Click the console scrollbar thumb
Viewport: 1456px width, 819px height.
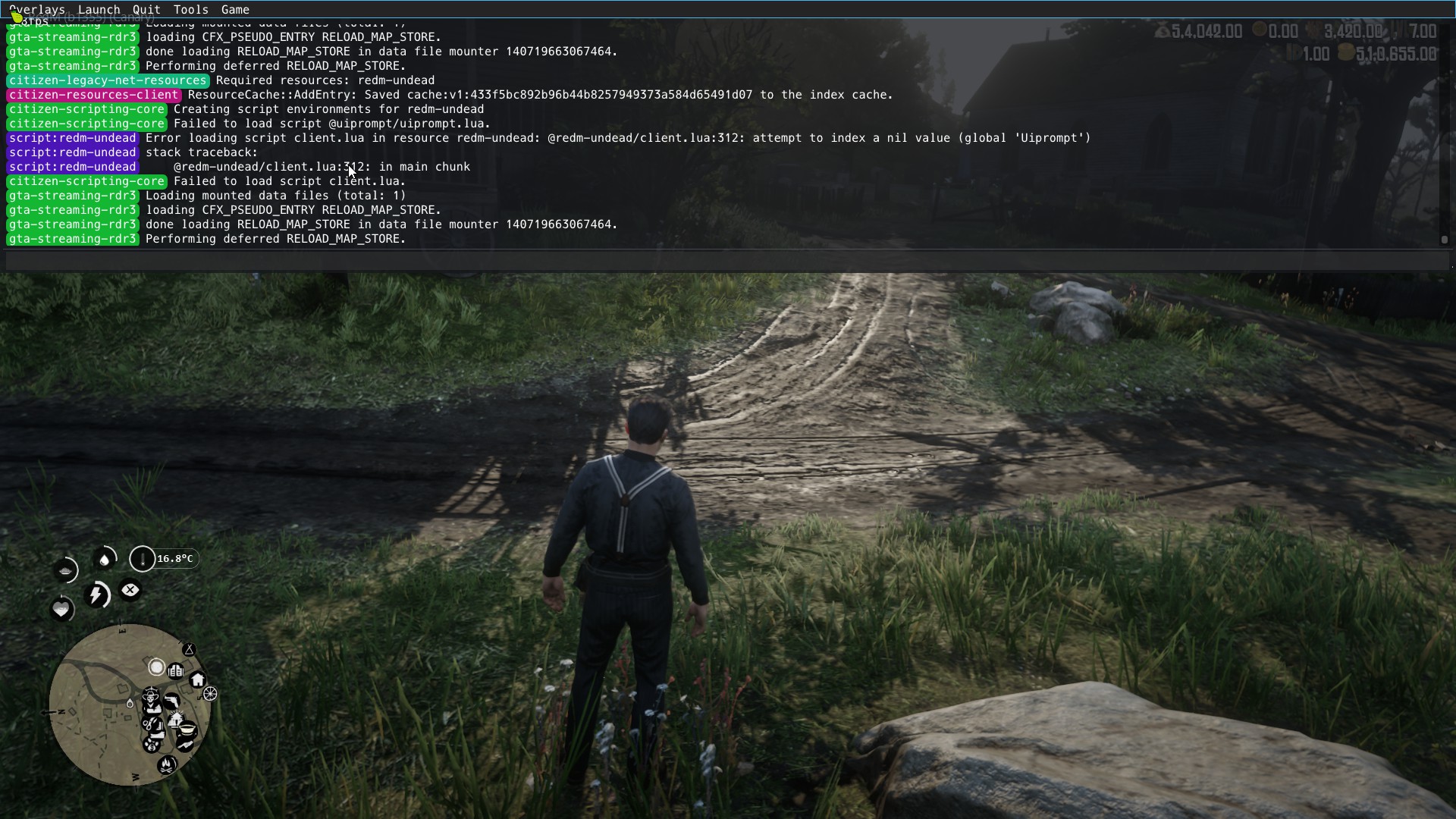click(x=1443, y=239)
